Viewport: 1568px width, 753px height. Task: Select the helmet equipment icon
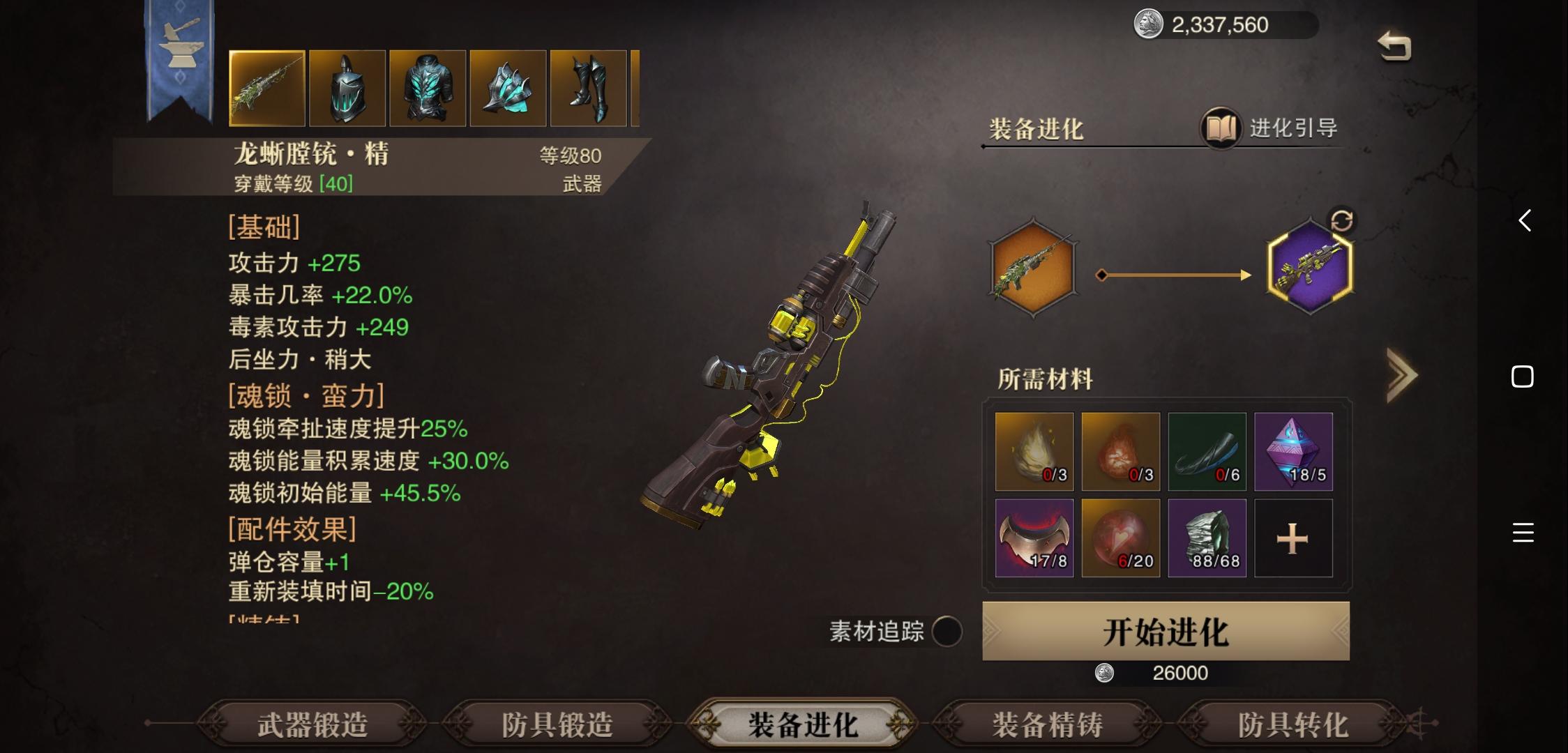click(x=347, y=86)
